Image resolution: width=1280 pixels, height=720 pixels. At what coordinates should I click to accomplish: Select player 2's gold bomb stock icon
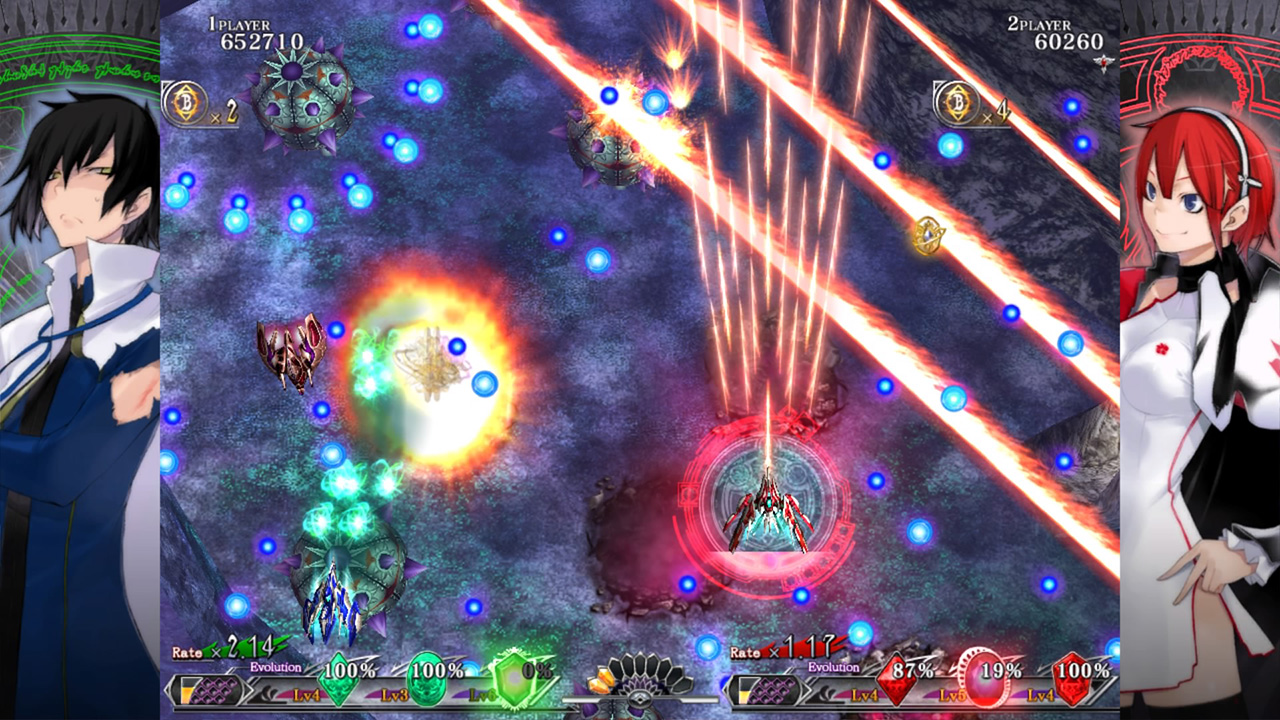click(x=959, y=102)
